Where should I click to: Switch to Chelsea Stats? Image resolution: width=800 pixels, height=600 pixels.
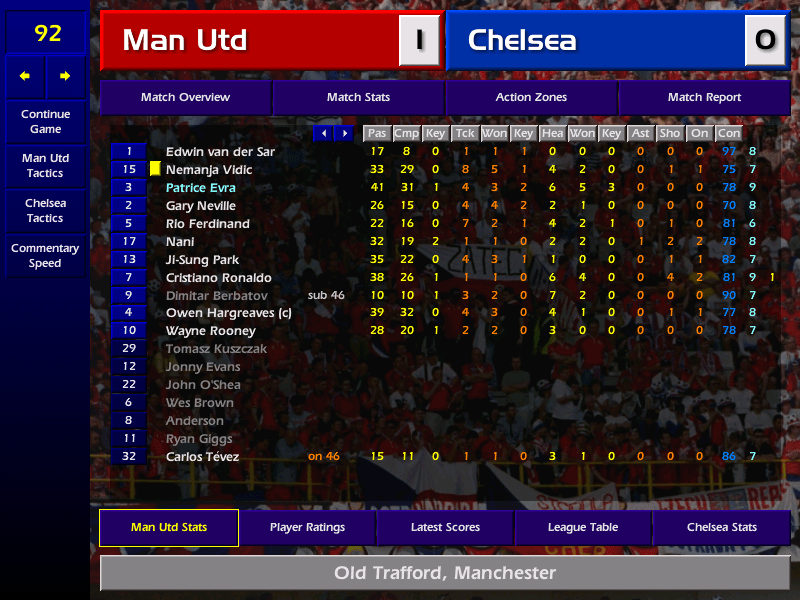point(721,528)
